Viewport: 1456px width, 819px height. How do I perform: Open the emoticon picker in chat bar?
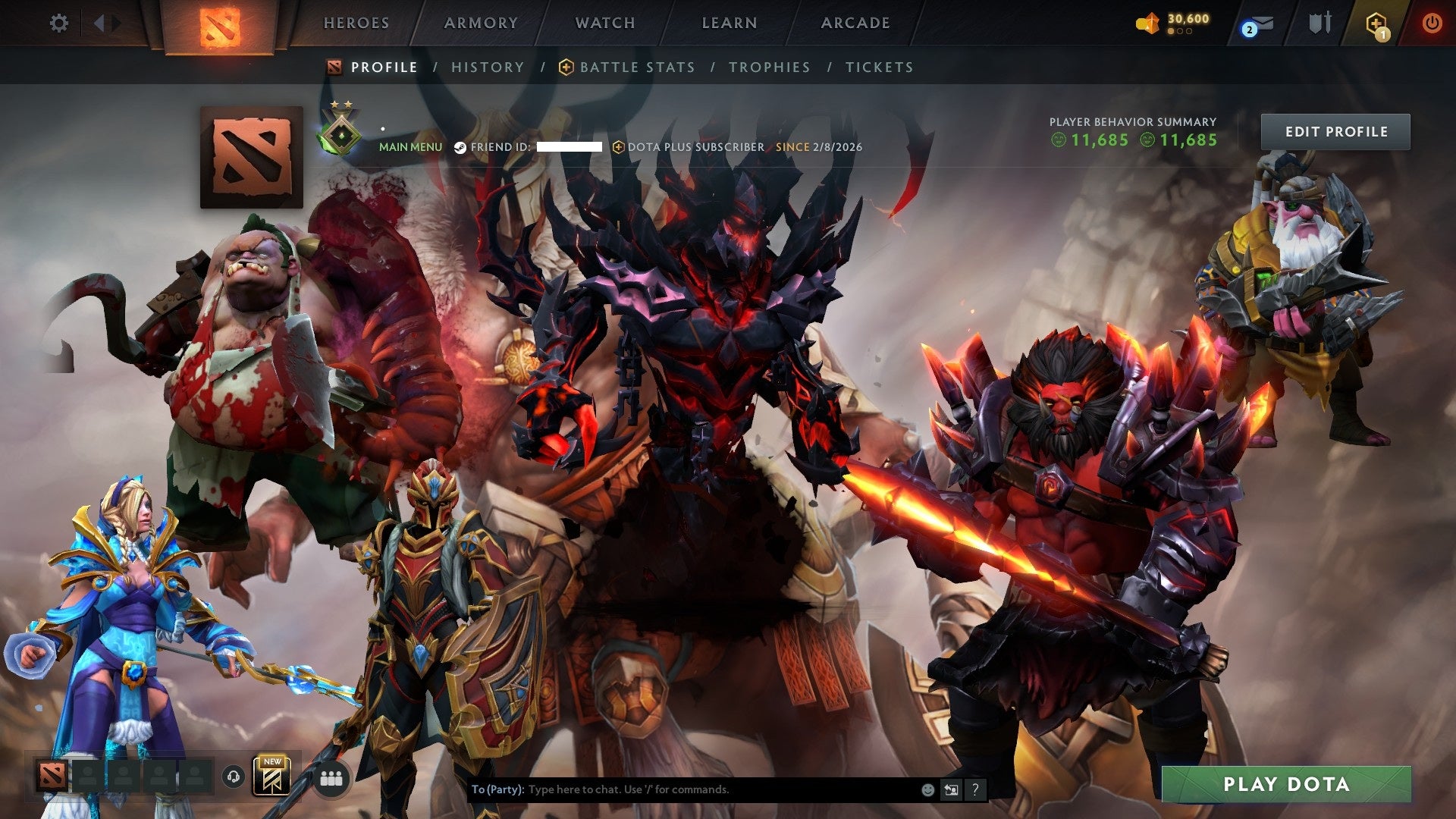coord(927,789)
